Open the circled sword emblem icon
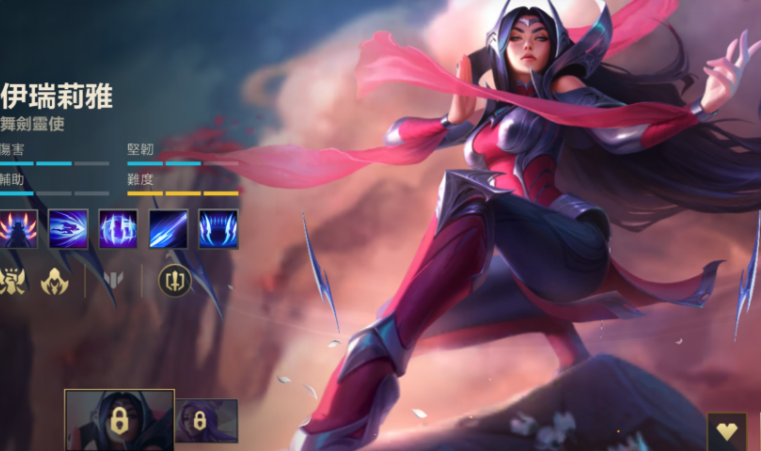Viewport: 761px width, 451px height. [174, 281]
